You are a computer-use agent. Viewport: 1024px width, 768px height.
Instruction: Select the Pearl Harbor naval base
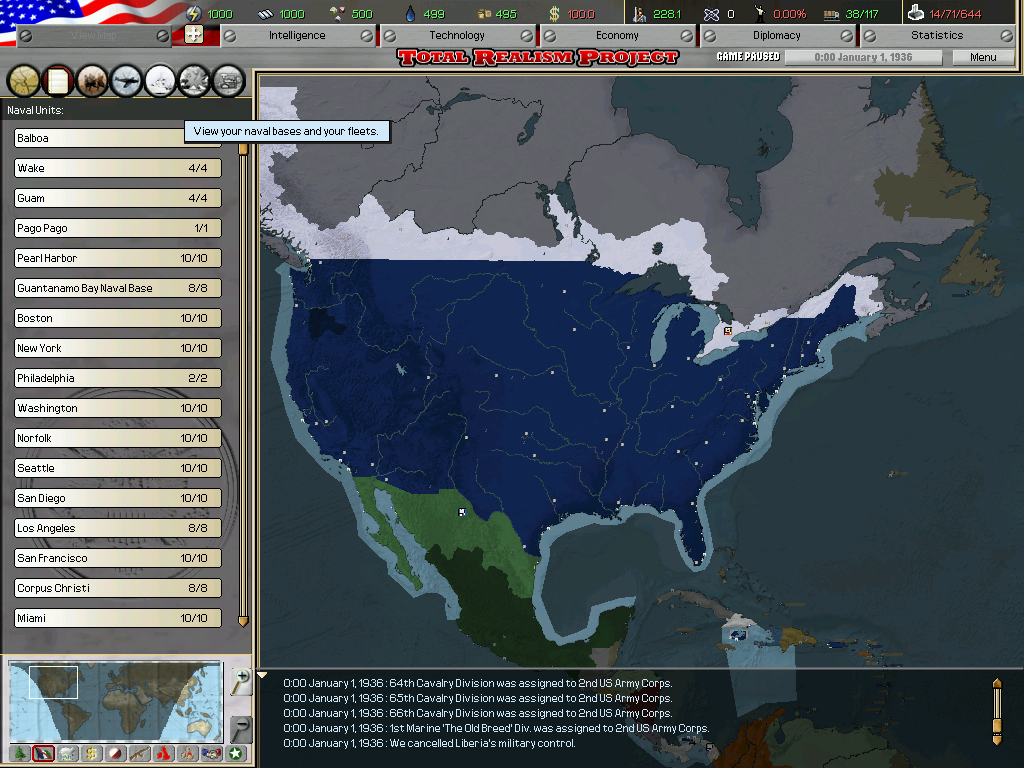[x=117, y=258]
